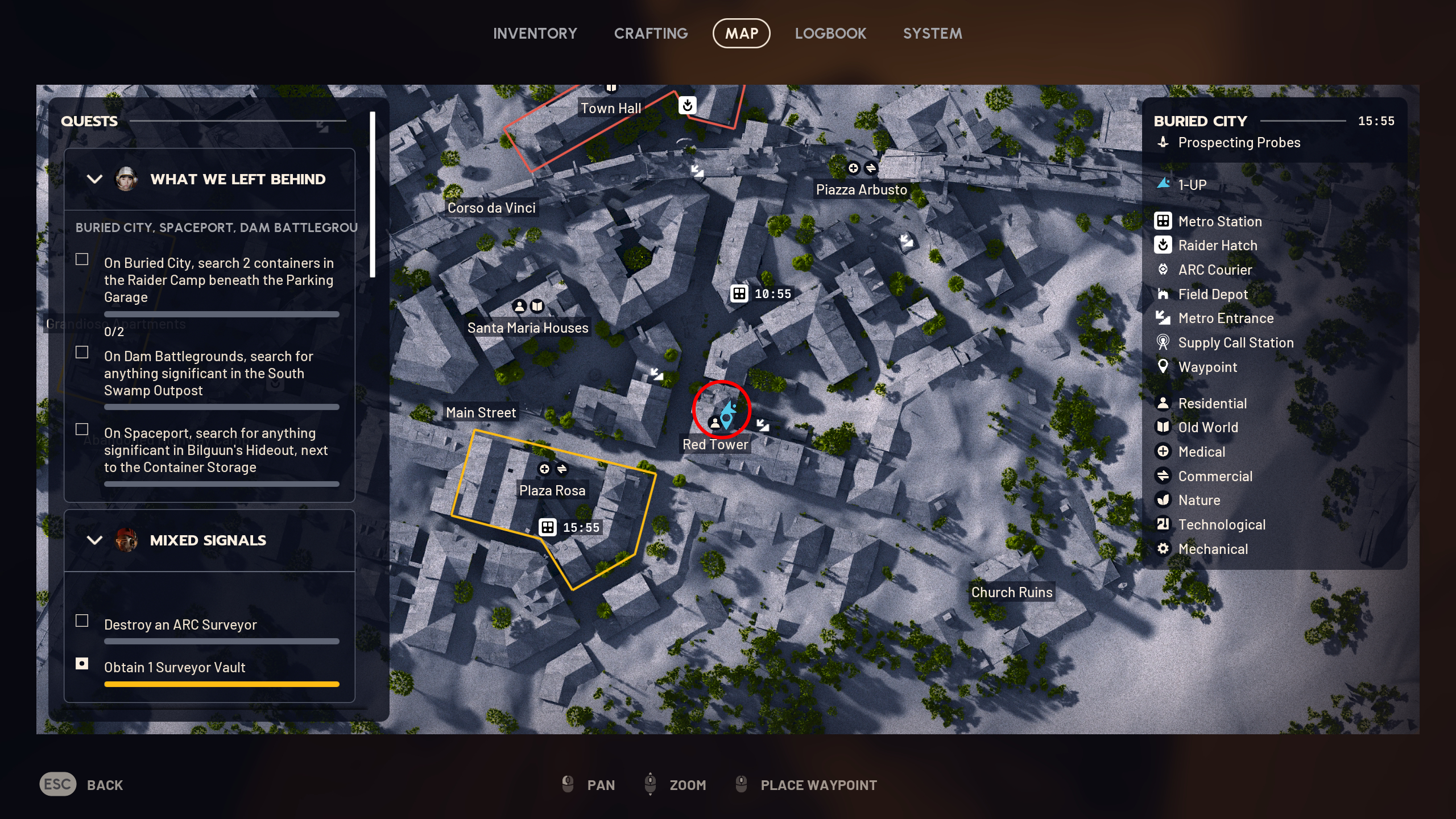Open the INVENTORY tab

pos(535,33)
